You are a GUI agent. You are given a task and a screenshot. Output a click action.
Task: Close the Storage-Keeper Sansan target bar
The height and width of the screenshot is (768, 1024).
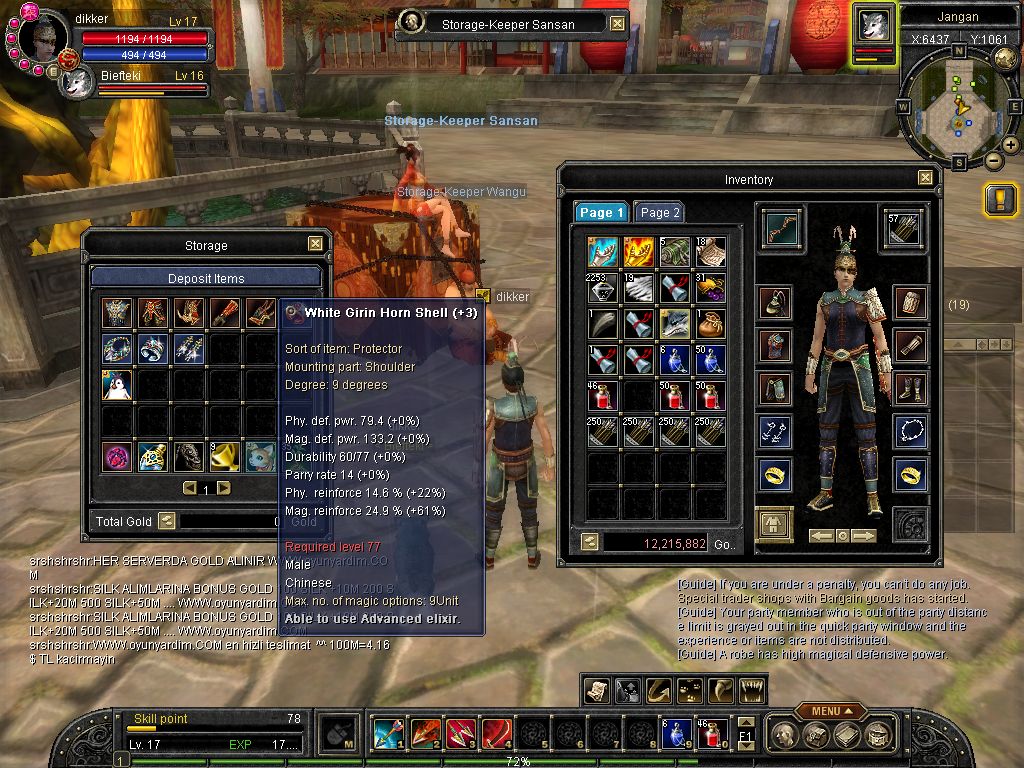[x=617, y=23]
